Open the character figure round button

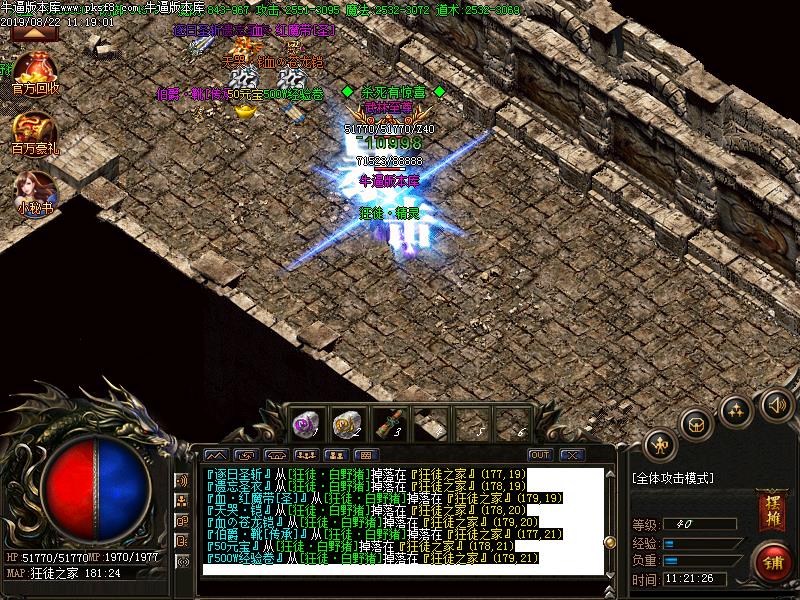click(x=660, y=445)
